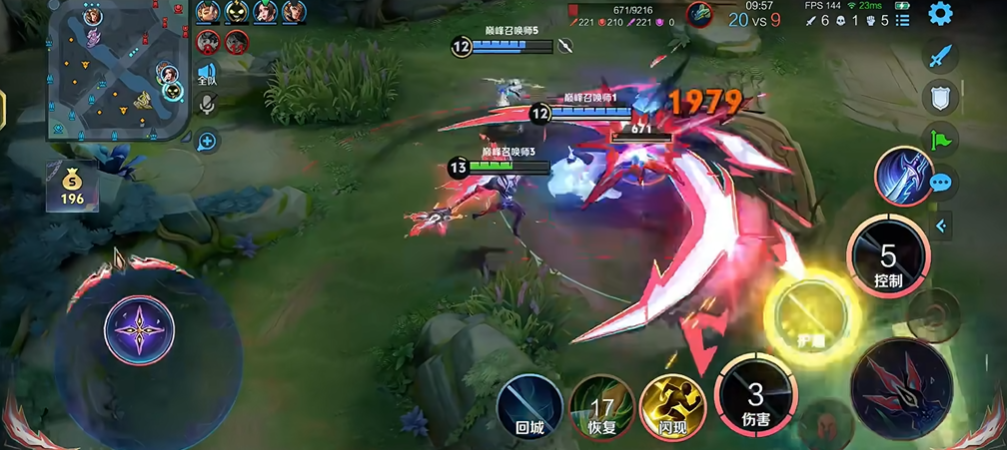Viewport: 1007px width, 450px height.
Task: Cast the 闪现 flash spell
Action: pyautogui.click(x=672, y=408)
